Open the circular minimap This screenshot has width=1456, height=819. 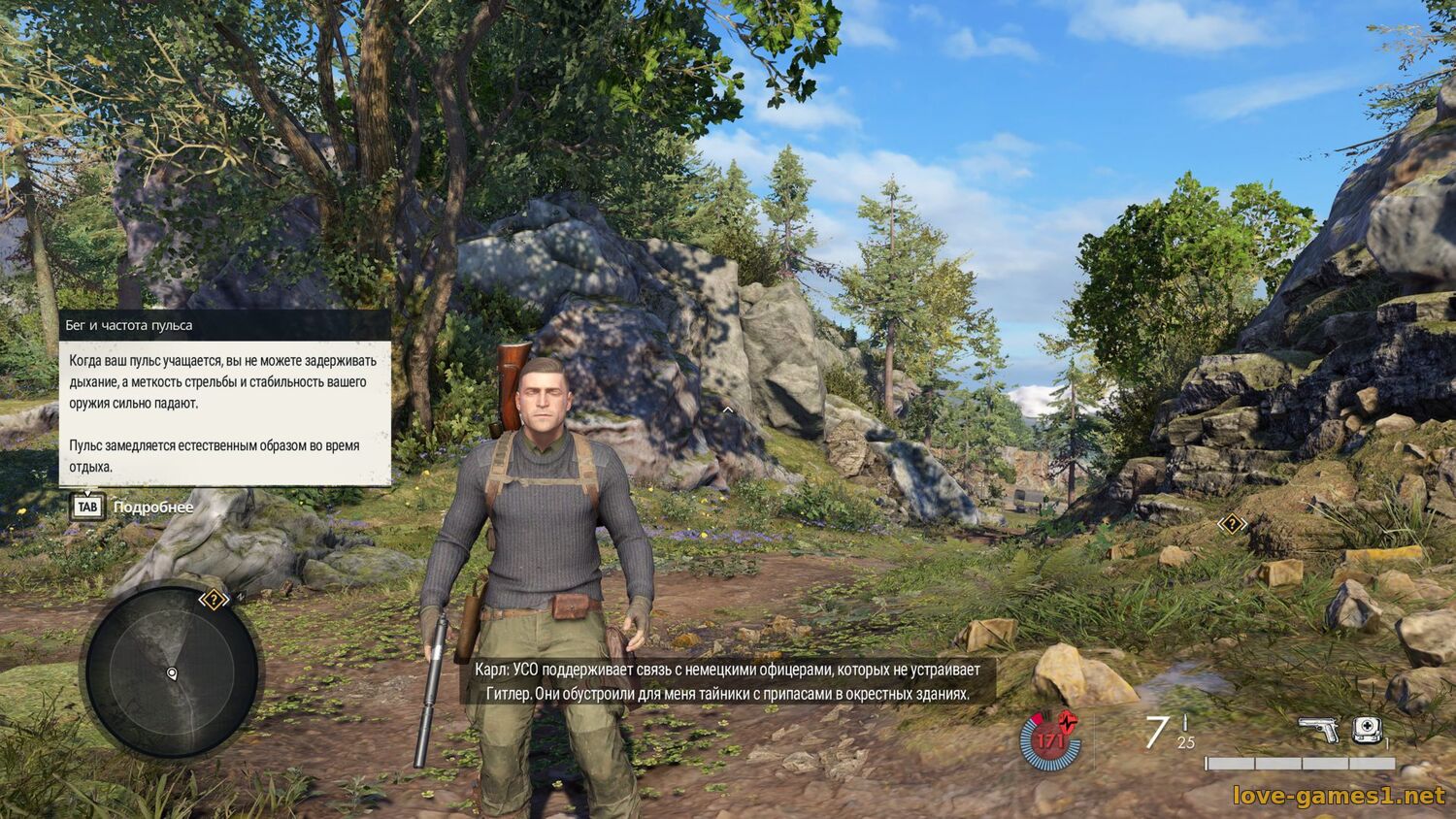coord(172,672)
